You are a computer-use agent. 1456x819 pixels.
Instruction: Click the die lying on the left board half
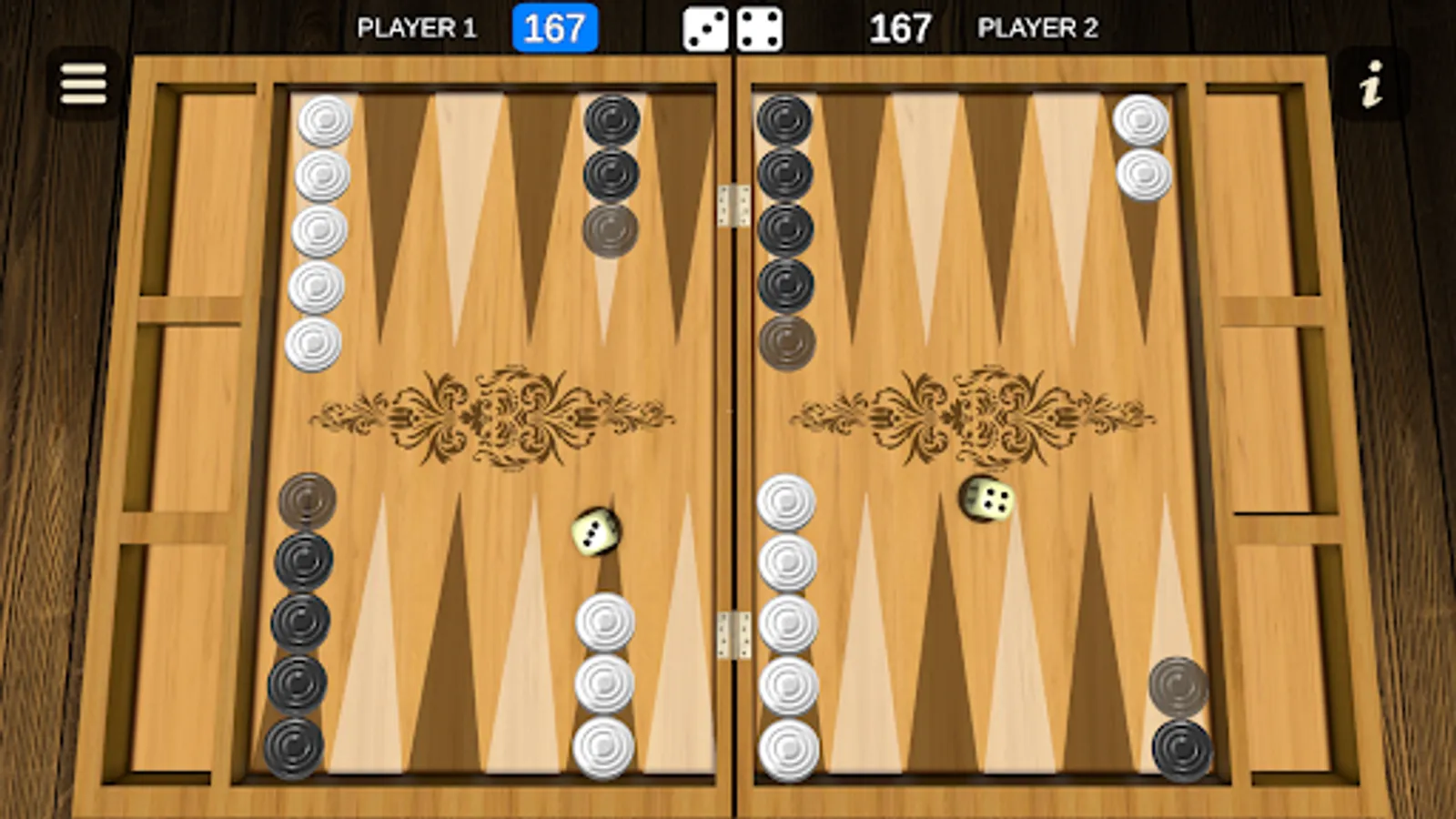(x=596, y=532)
